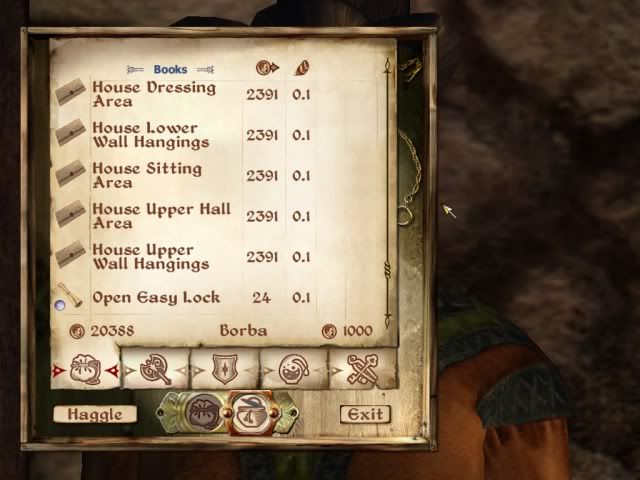Exit the barter menu
Image resolution: width=640 pixels, height=480 pixels.
pyautogui.click(x=364, y=414)
